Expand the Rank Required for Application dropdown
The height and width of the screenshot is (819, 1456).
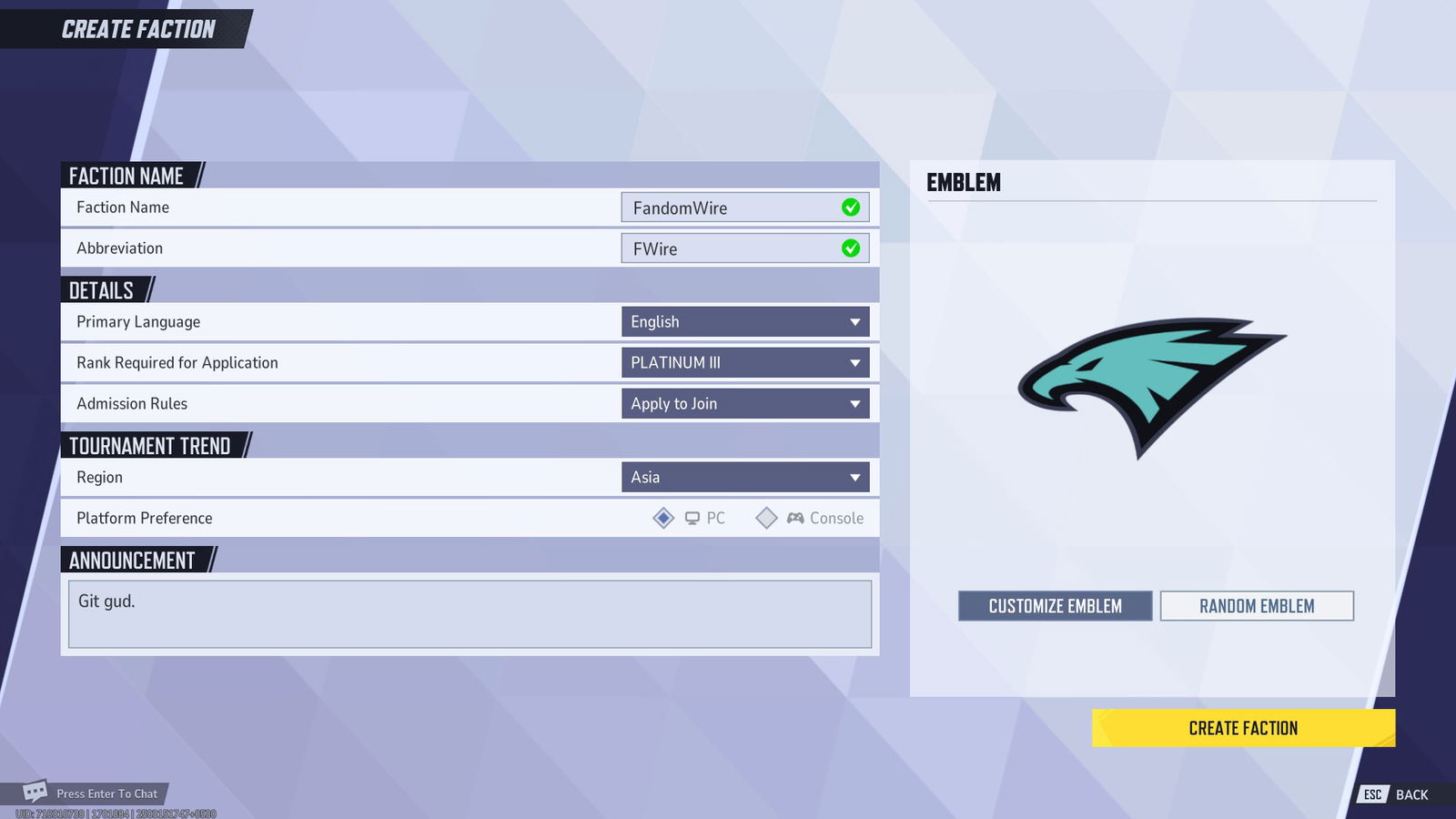pyautogui.click(x=745, y=362)
